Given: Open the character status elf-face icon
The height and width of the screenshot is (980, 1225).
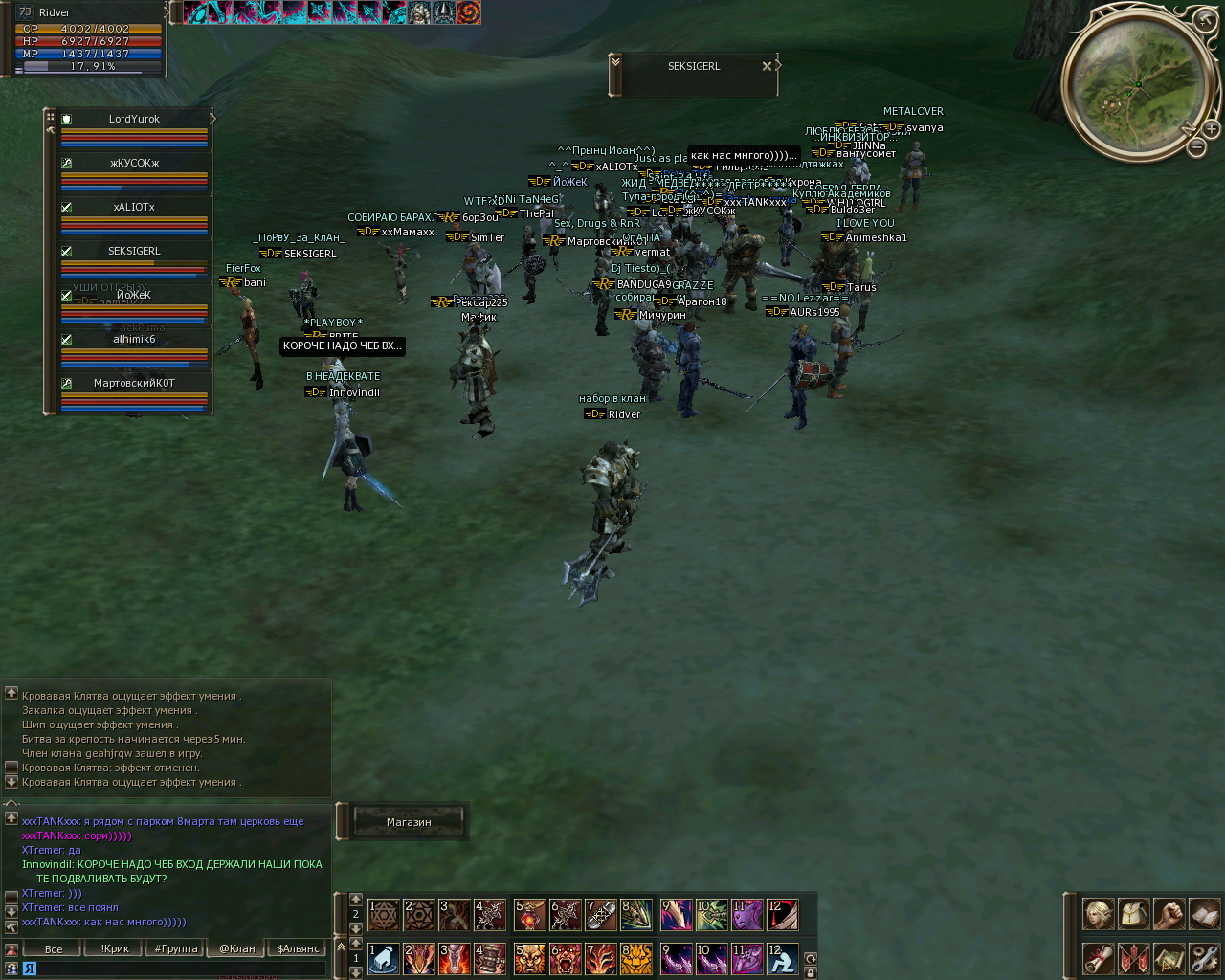Looking at the screenshot, I should click(x=1099, y=914).
